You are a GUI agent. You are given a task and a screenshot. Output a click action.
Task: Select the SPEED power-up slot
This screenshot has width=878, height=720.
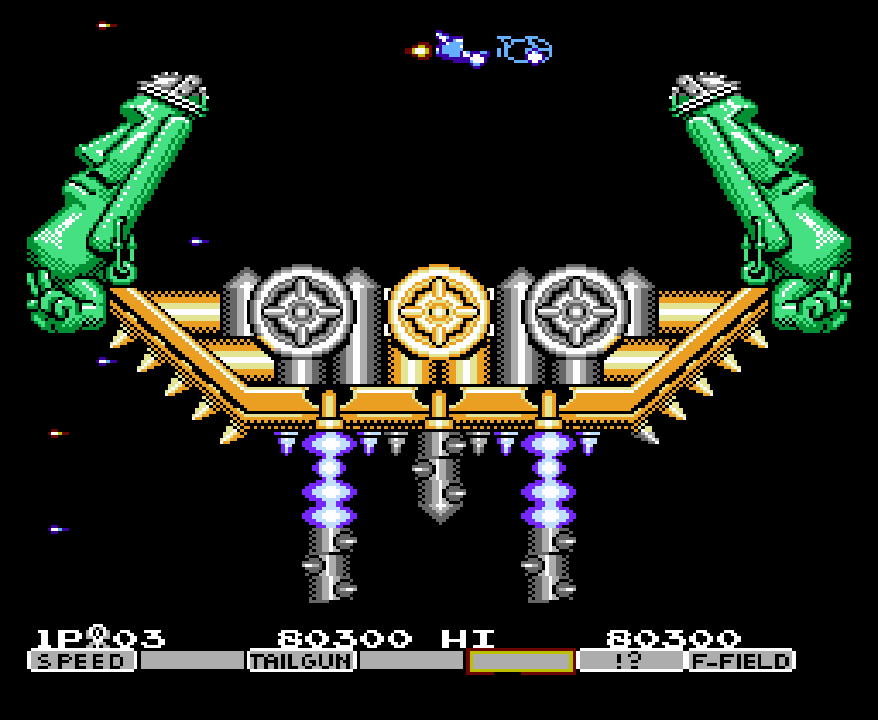(82, 661)
